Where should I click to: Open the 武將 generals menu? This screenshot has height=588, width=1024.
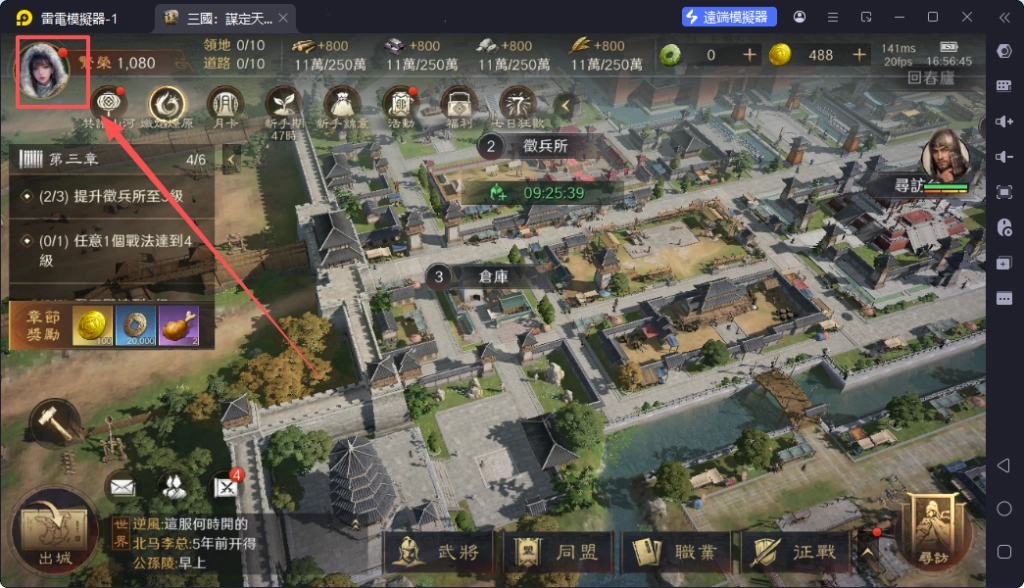pyautogui.click(x=436, y=550)
